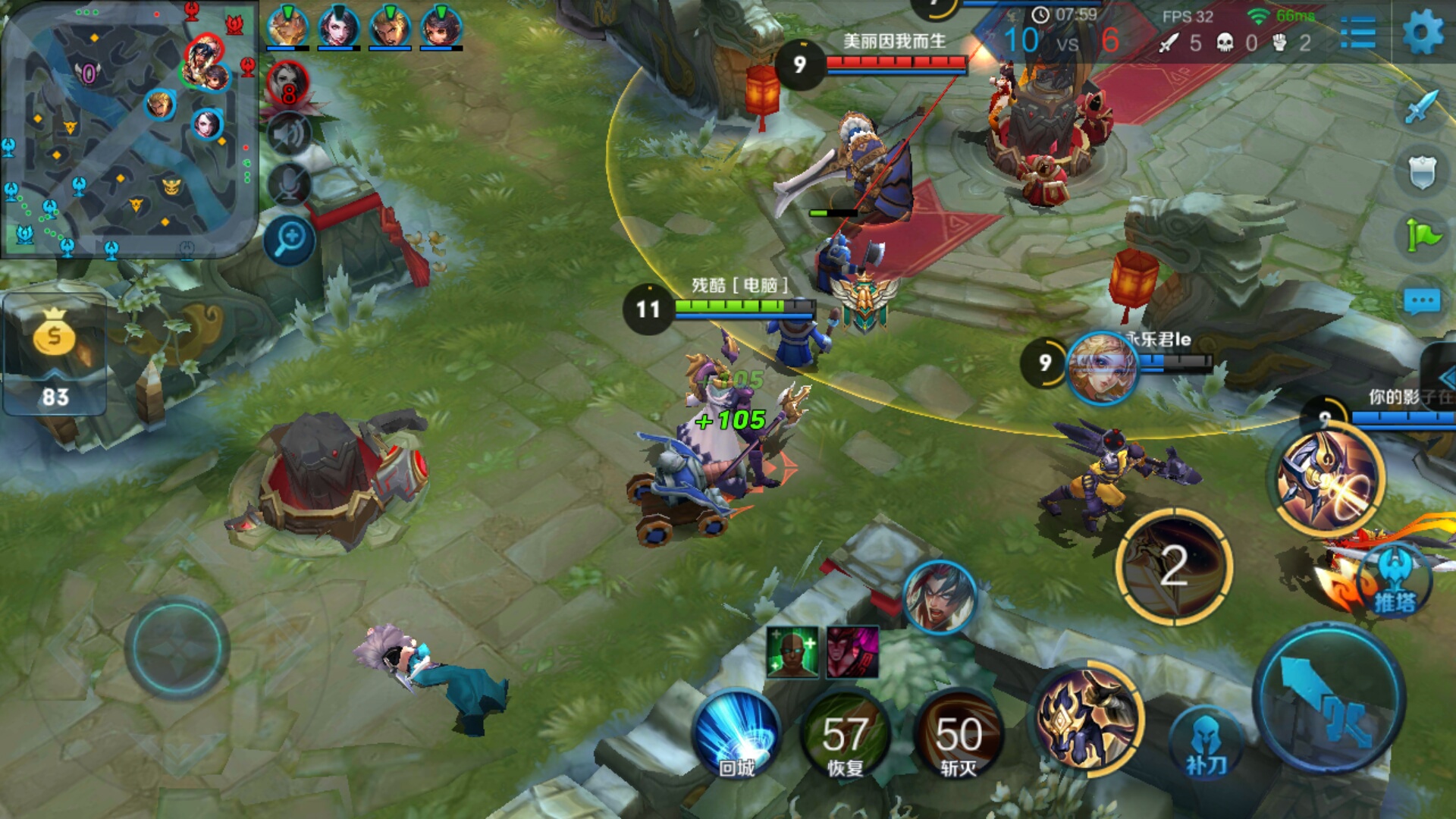The width and height of the screenshot is (1456, 819).
Task: Touch the virtual movement joystick
Action: click(177, 648)
